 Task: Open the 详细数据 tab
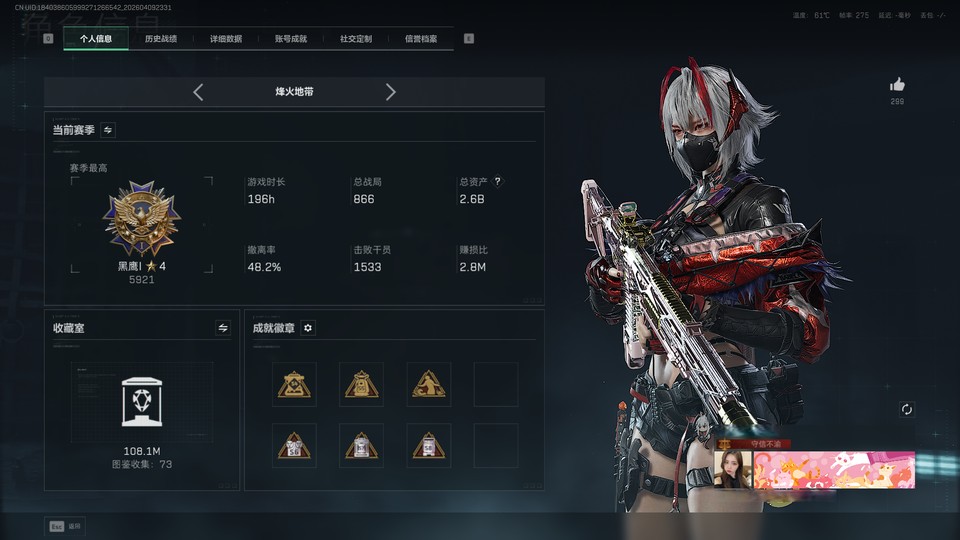[x=225, y=39]
